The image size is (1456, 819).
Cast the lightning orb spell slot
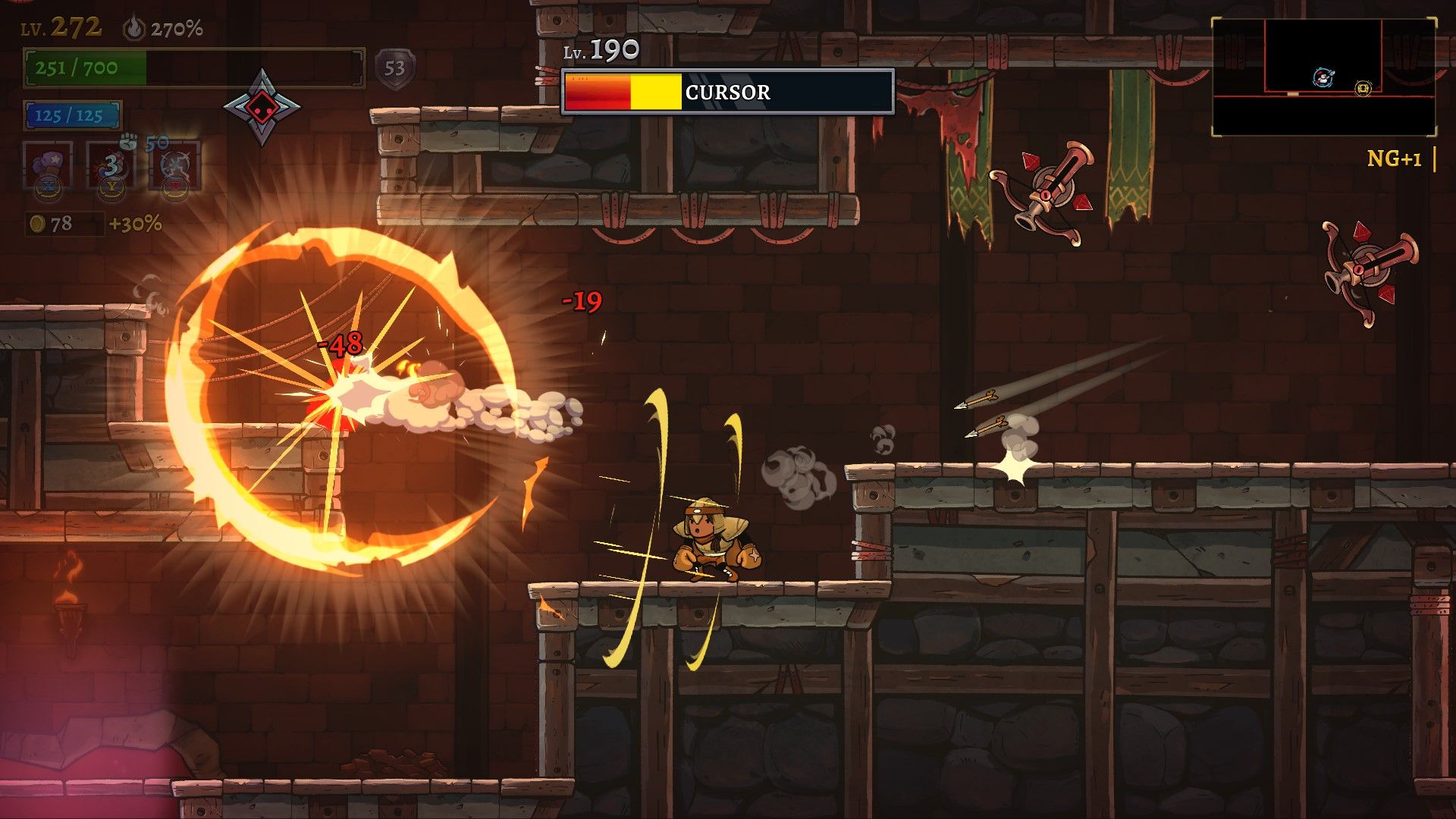pos(175,165)
